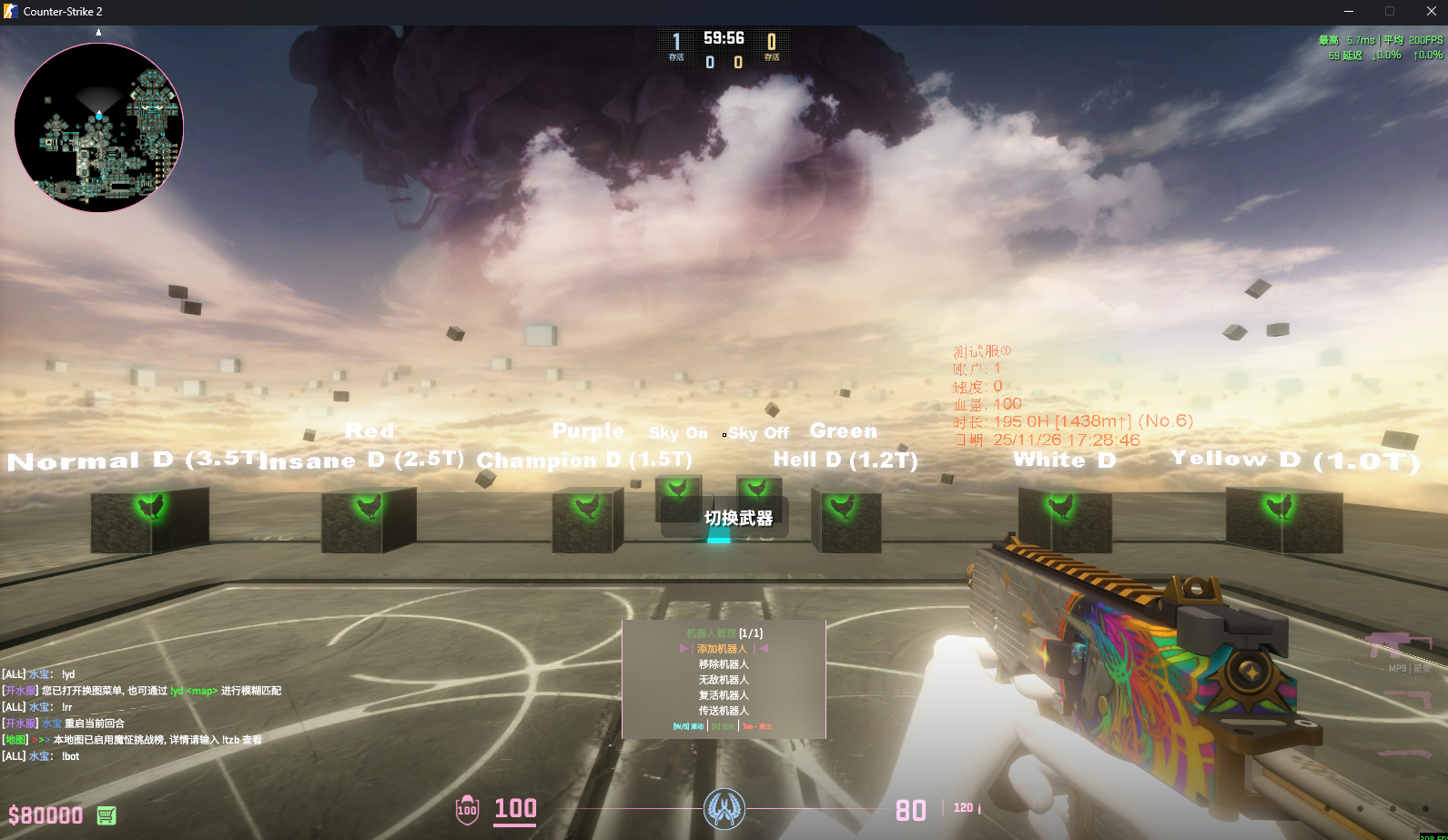Select 添加机器人 (add bot) menu entry
Viewport: 1448px width, 840px height.
coord(723,649)
